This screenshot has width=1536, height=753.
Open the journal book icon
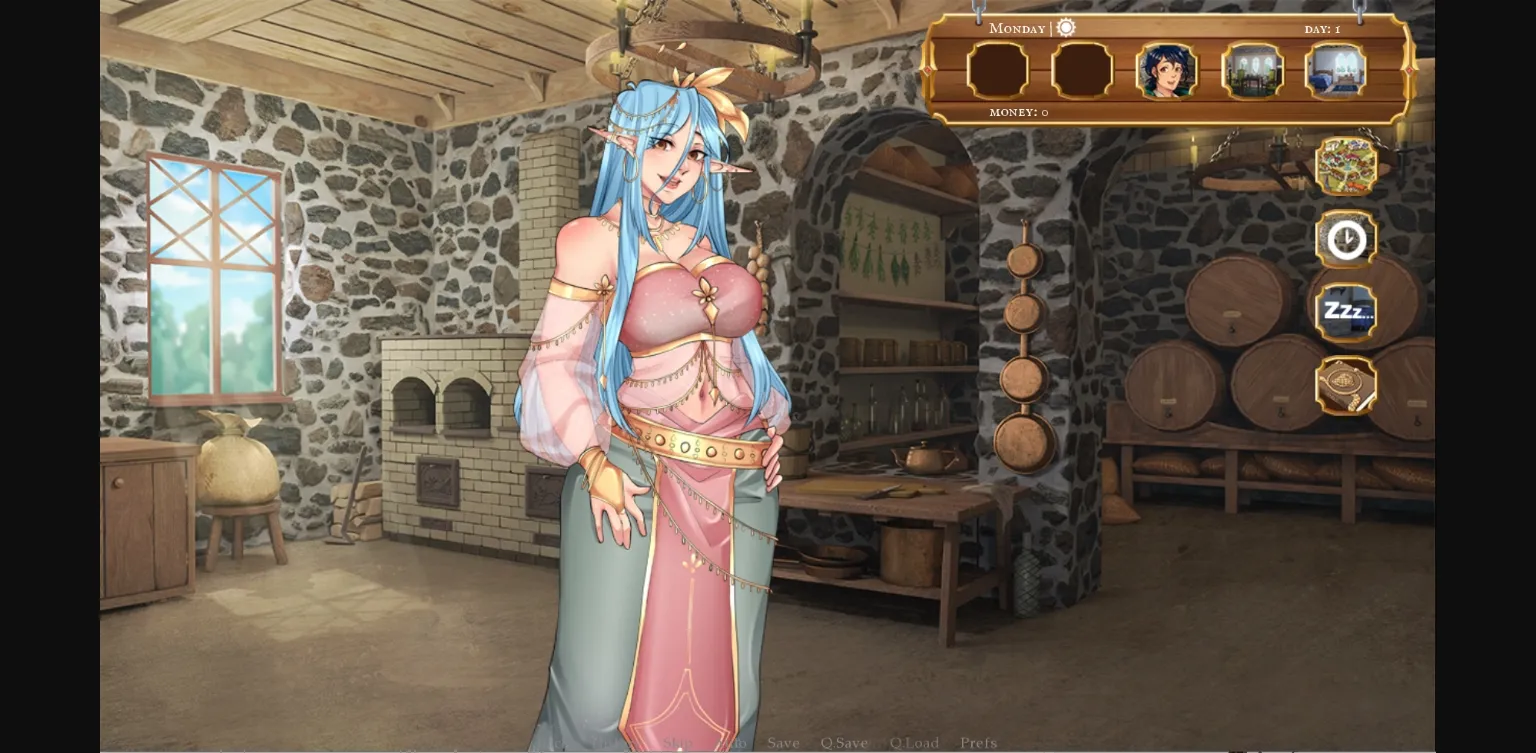coord(1346,384)
